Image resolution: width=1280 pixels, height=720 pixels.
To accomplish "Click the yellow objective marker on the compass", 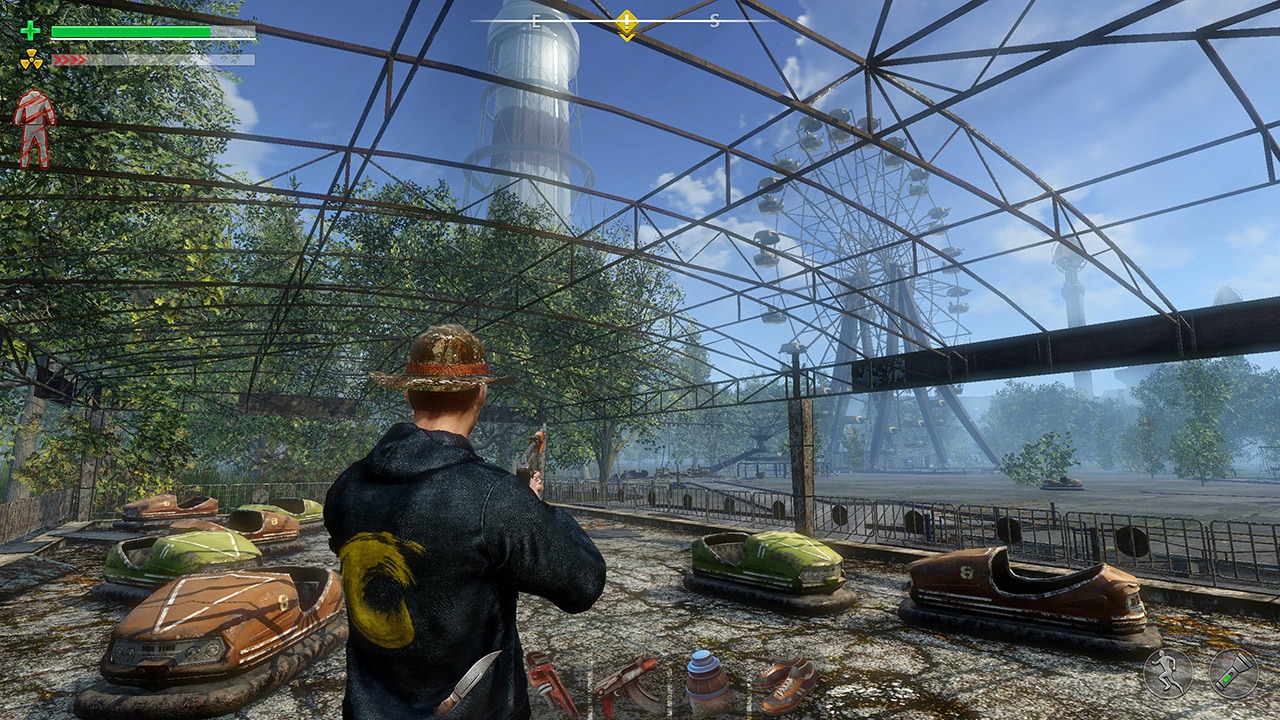I will [626, 22].
